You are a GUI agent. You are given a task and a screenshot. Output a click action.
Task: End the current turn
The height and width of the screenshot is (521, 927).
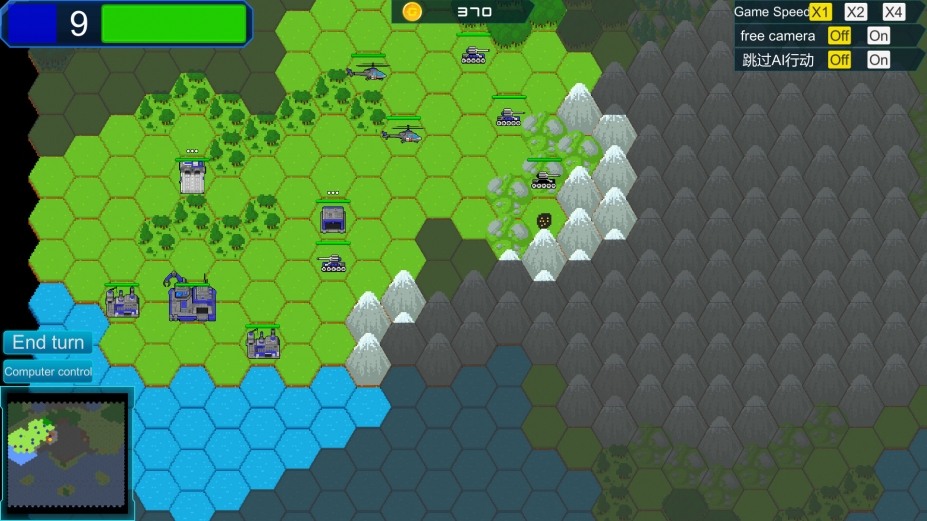coord(48,343)
